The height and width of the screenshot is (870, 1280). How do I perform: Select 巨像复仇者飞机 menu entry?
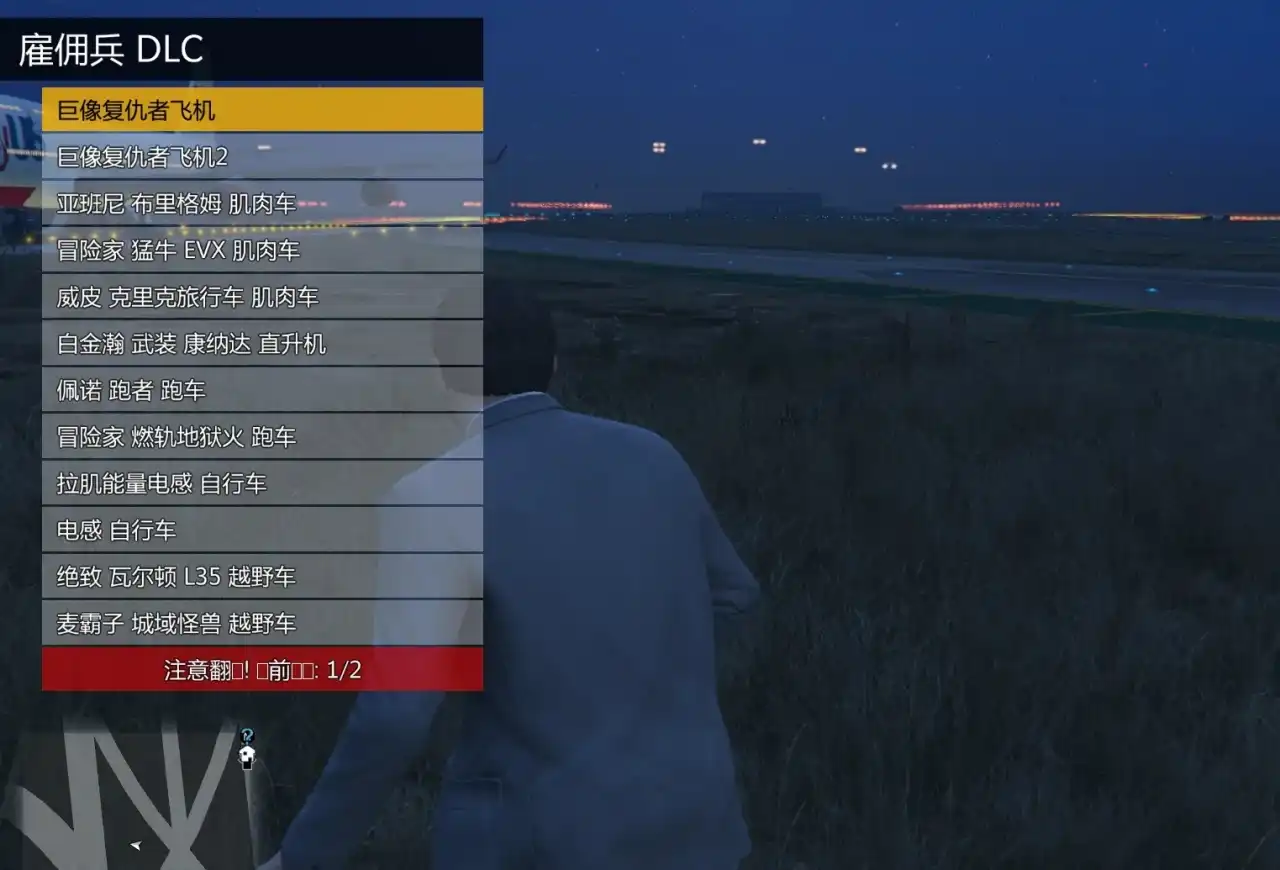(262, 110)
